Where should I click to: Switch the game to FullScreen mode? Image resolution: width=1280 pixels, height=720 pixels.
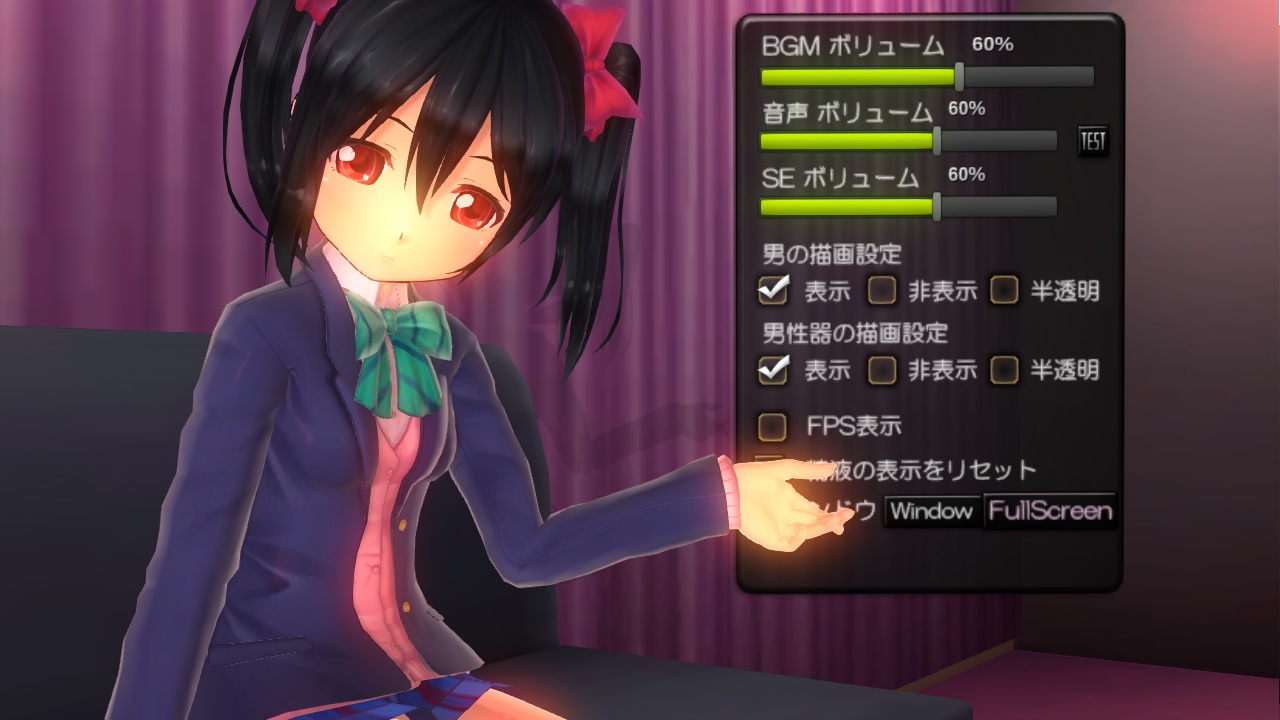pyautogui.click(x=1048, y=512)
